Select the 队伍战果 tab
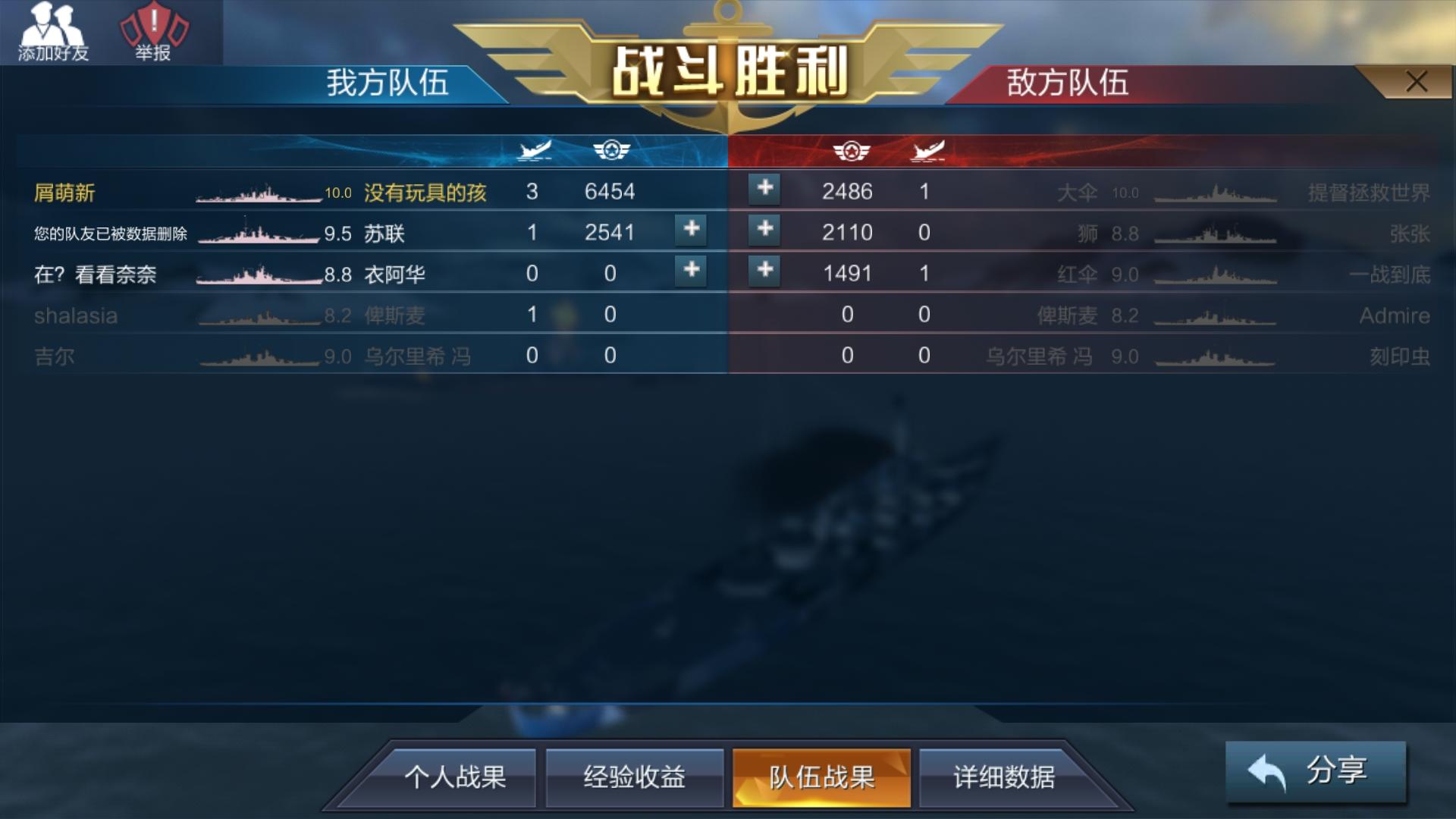The width and height of the screenshot is (1456, 819). [x=823, y=777]
